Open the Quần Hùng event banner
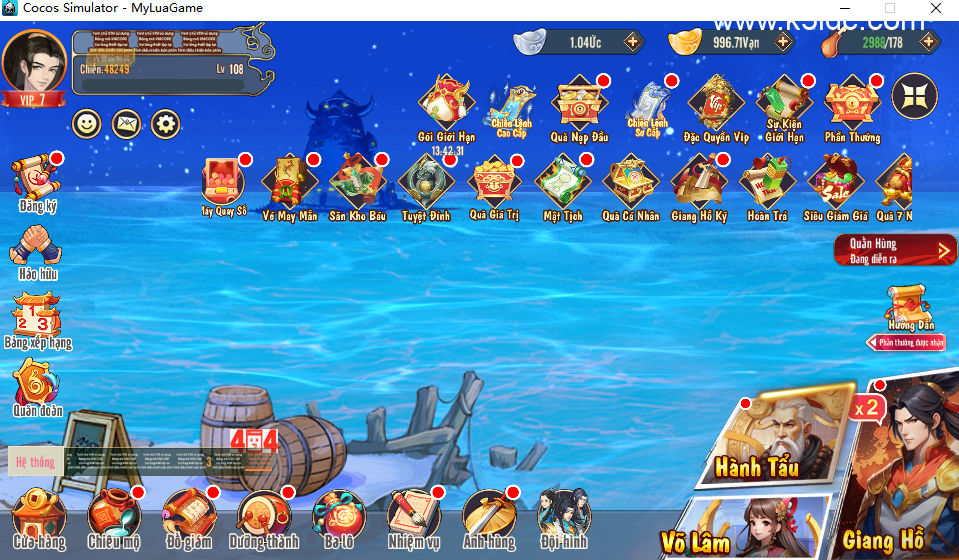 pyautogui.click(x=895, y=250)
